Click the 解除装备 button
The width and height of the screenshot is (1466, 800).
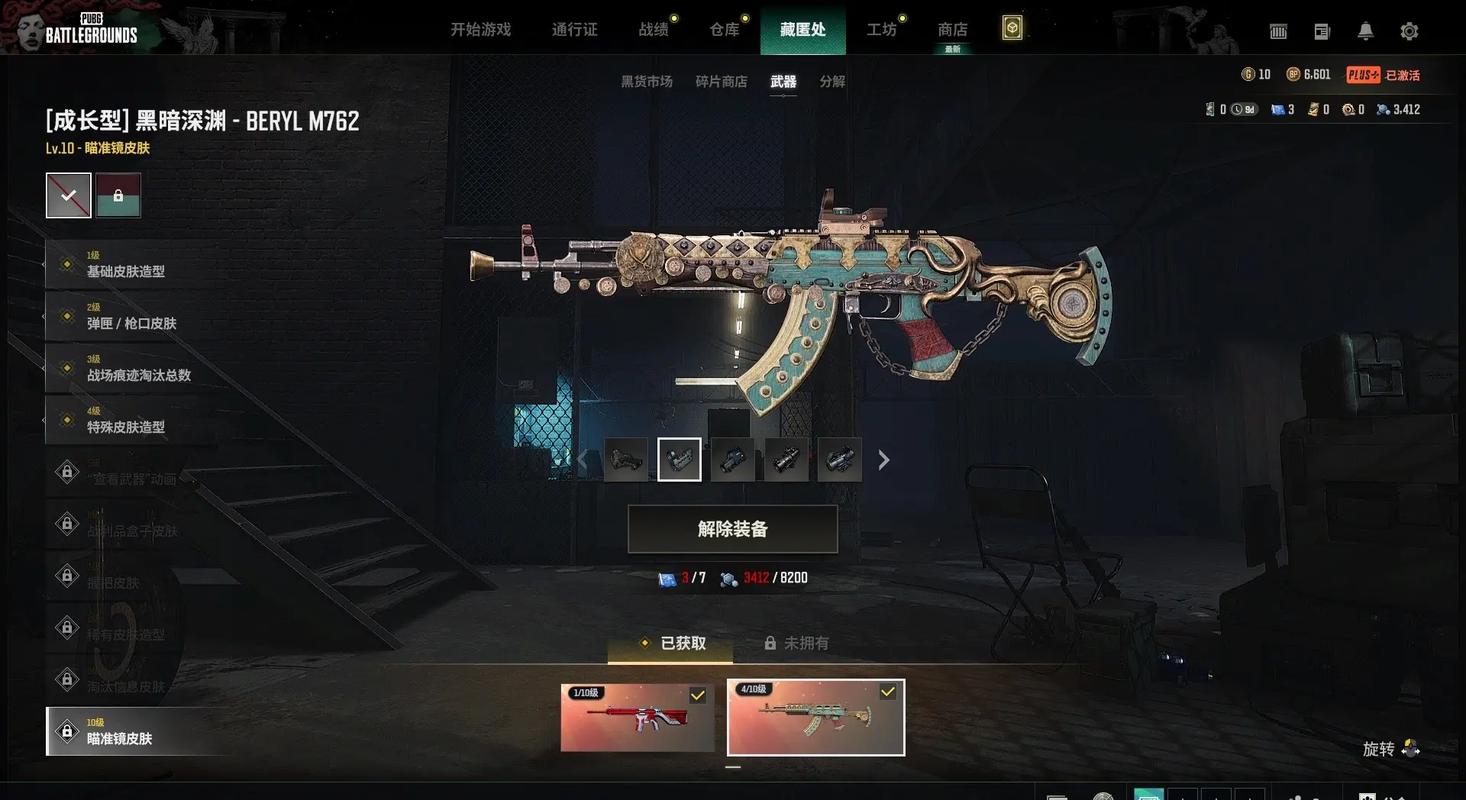pyautogui.click(x=733, y=528)
